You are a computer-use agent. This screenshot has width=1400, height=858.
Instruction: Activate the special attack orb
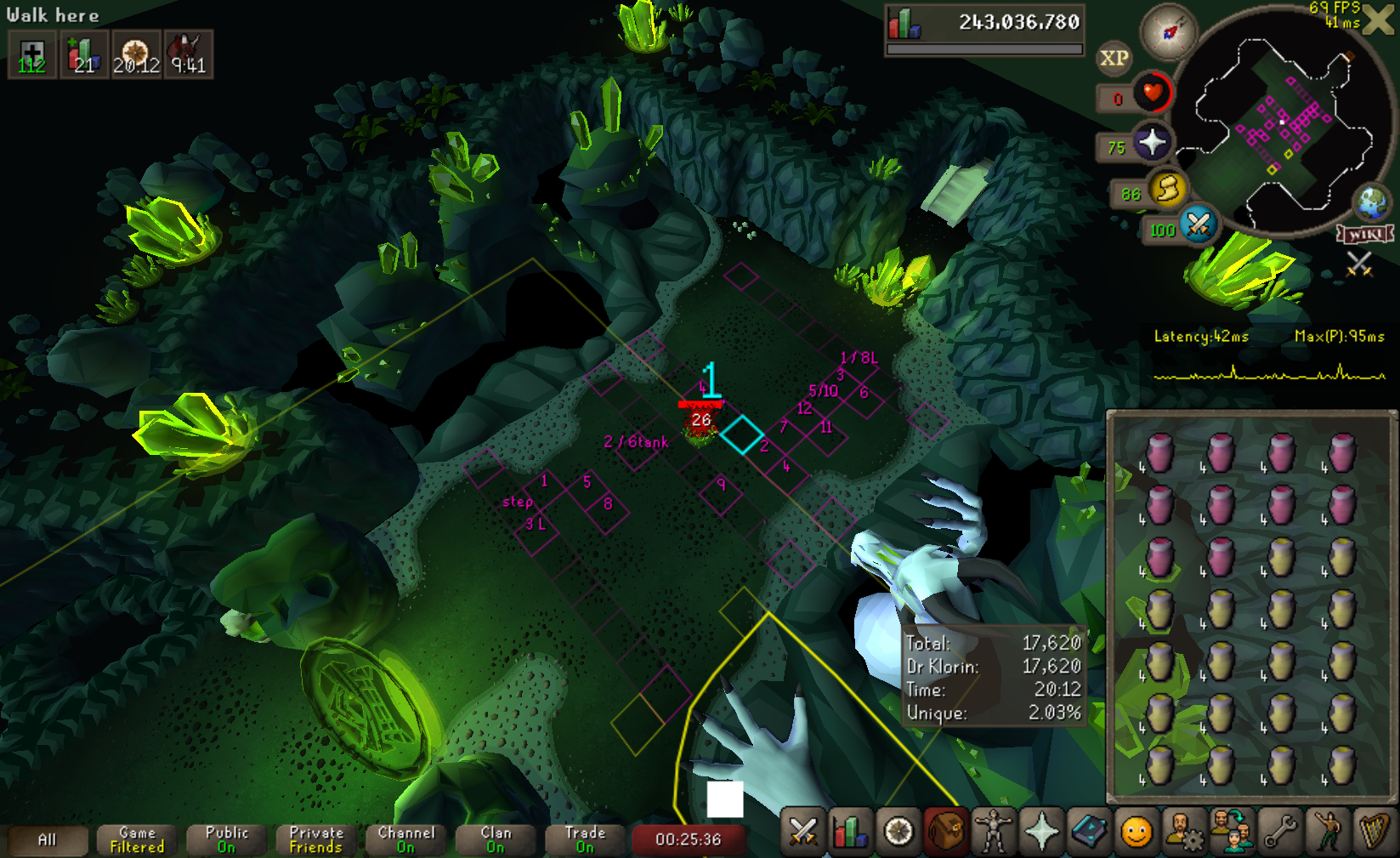(1198, 225)
